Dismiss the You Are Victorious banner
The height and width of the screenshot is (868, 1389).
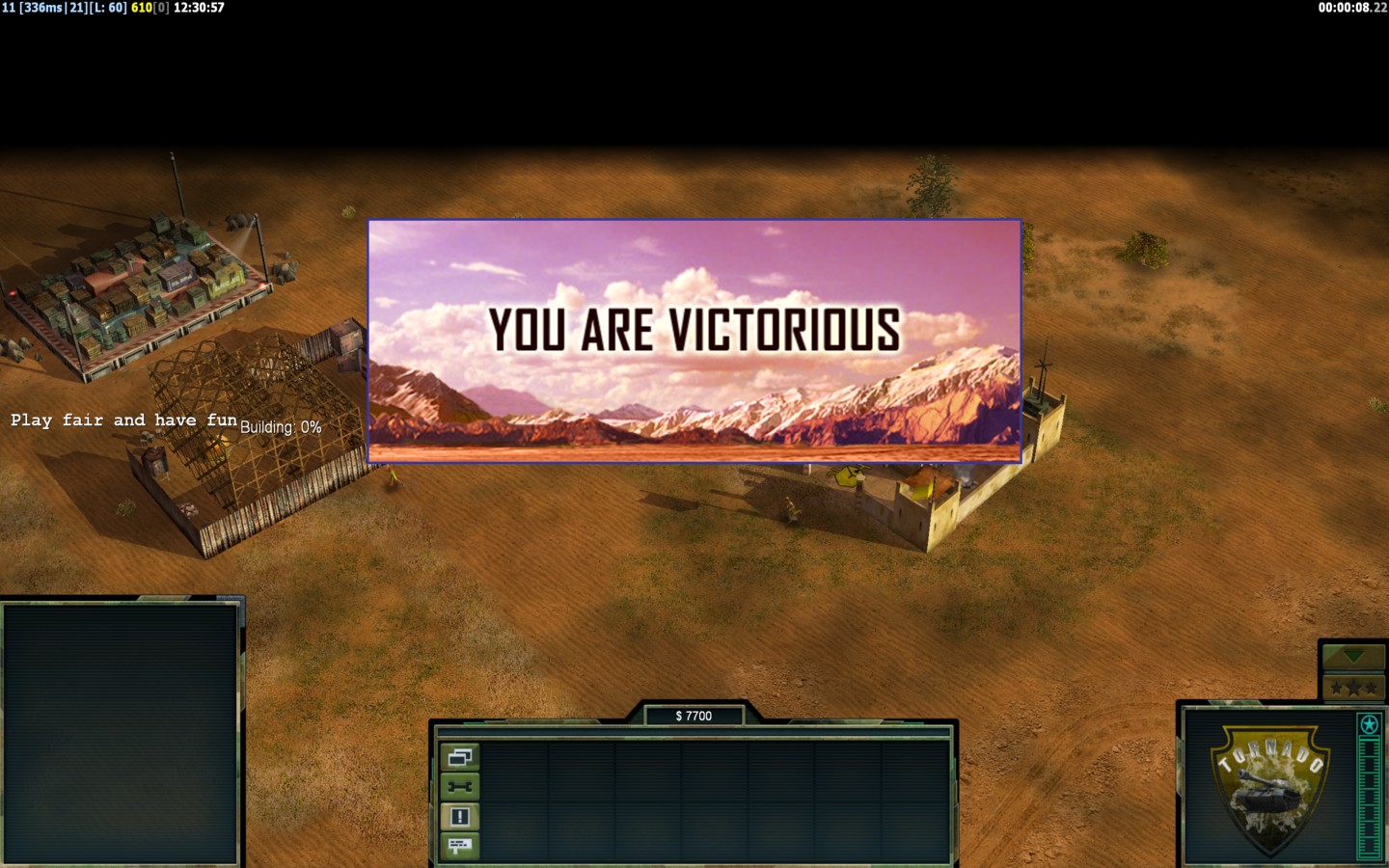(694, 341)
